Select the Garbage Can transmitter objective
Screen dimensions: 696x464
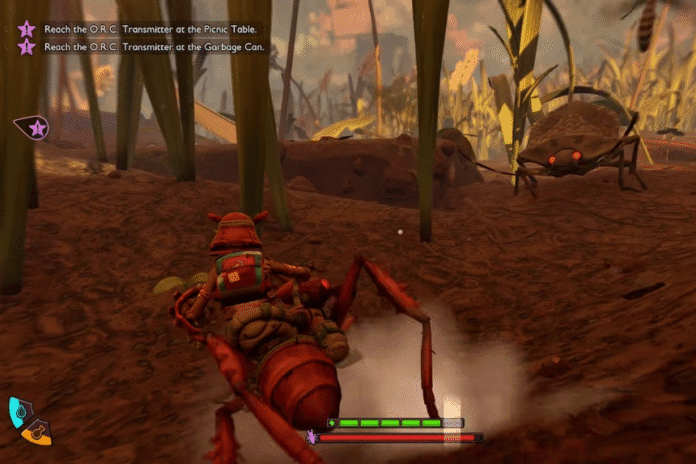coord(149,46)
